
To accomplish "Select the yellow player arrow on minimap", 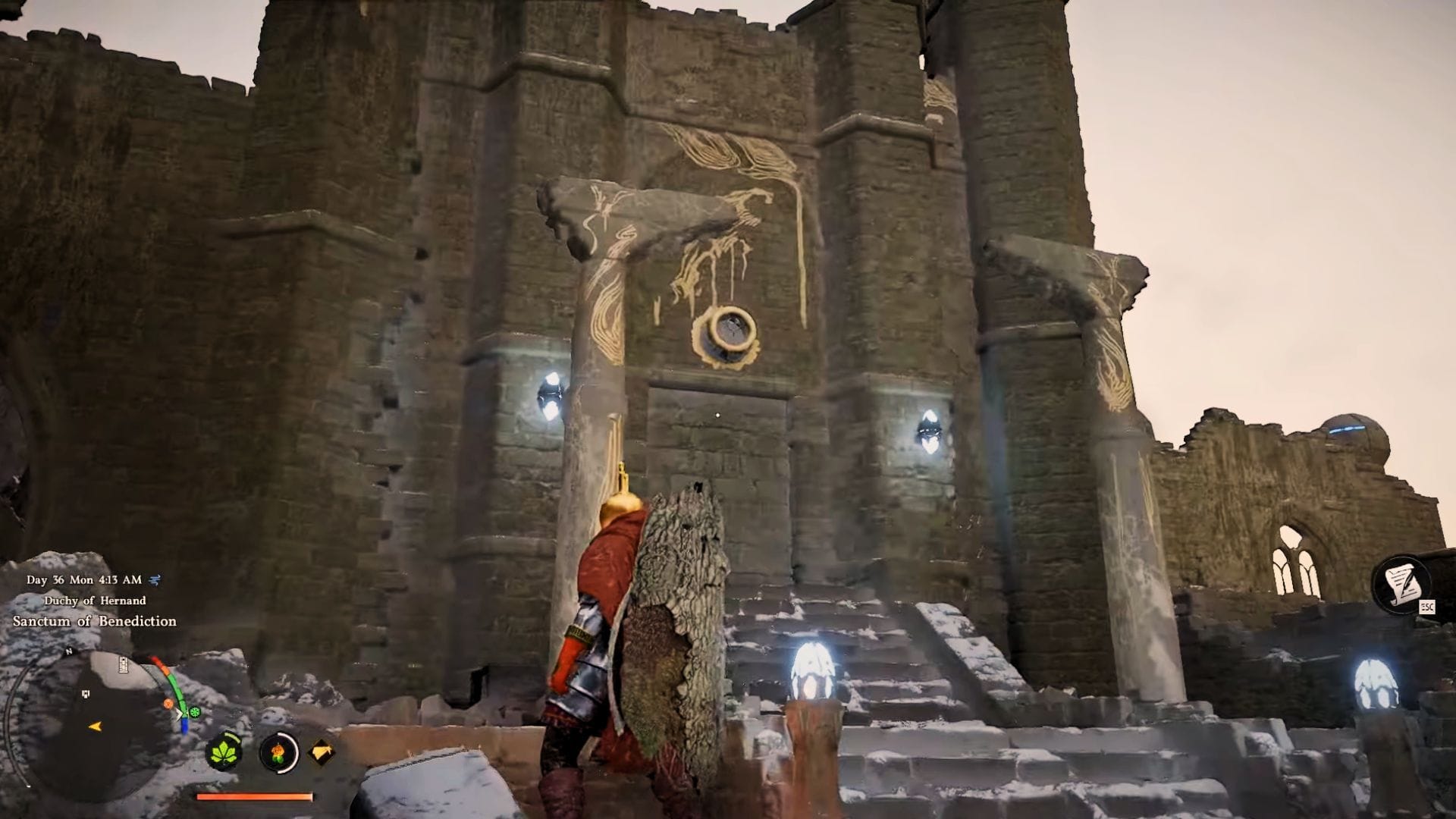I will (95, 726).
